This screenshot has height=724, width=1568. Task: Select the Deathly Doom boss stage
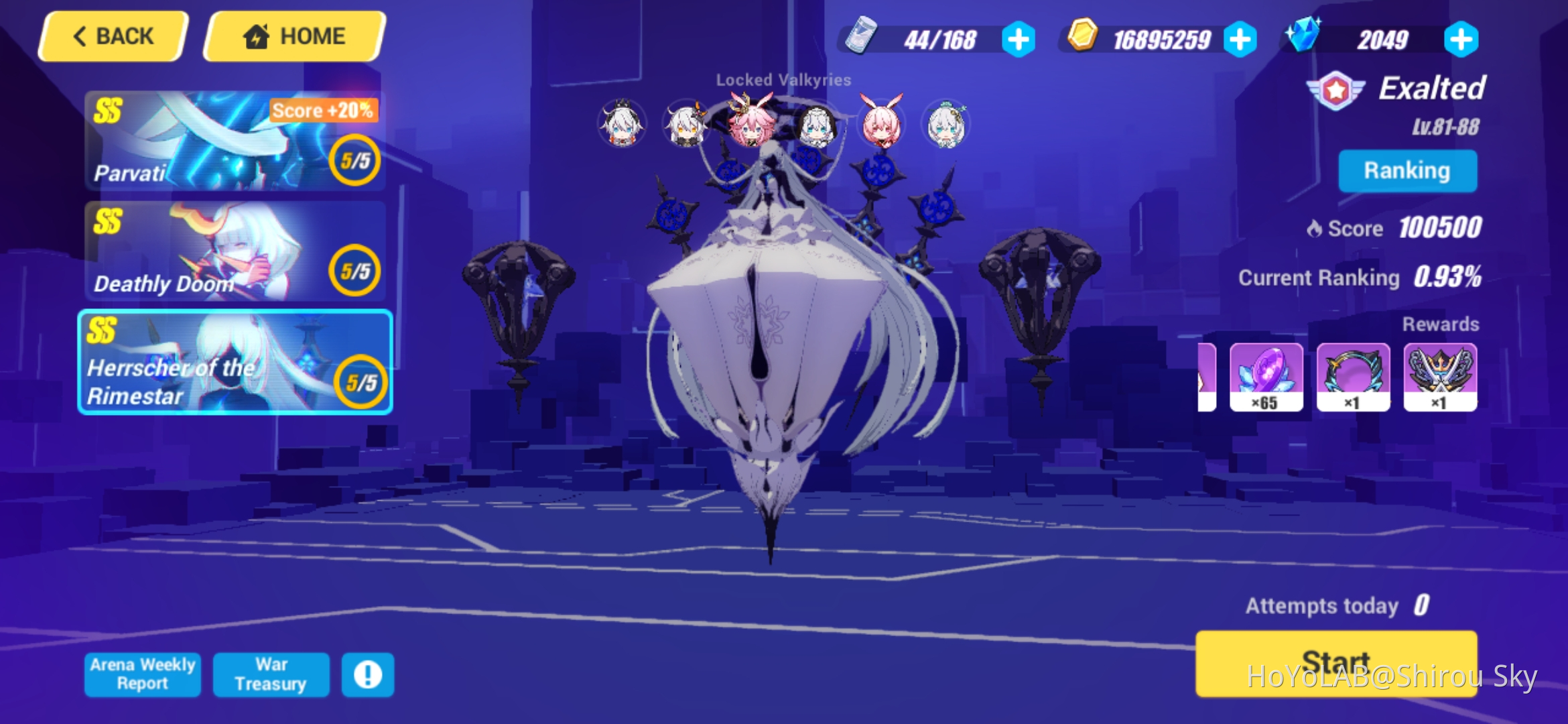coord(235,251)
